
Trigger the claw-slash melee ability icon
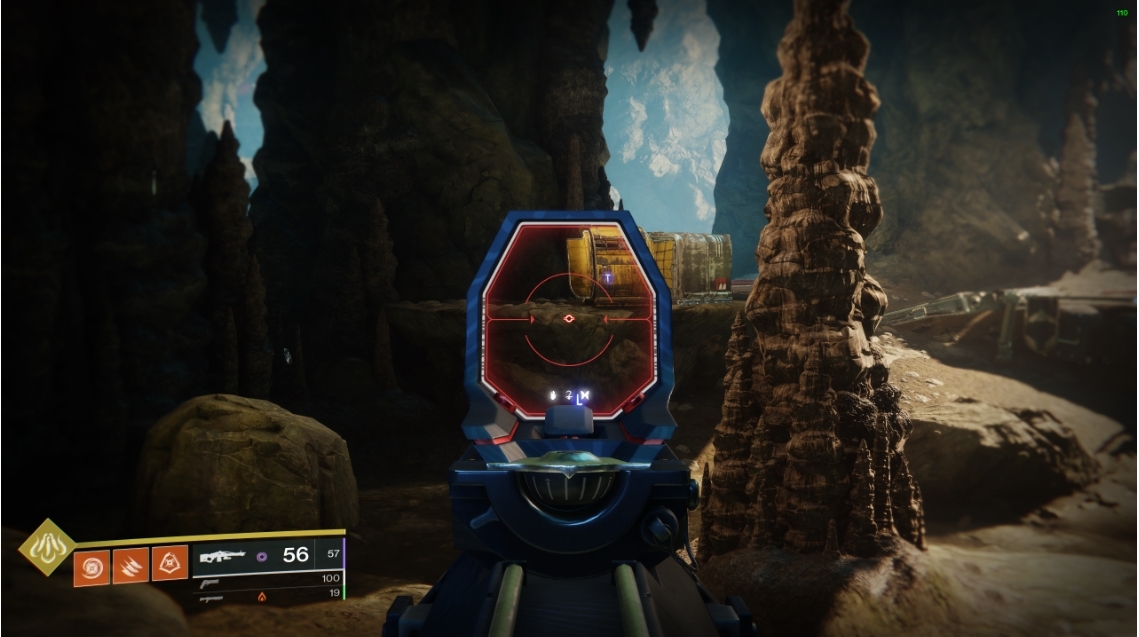(131, 566)
